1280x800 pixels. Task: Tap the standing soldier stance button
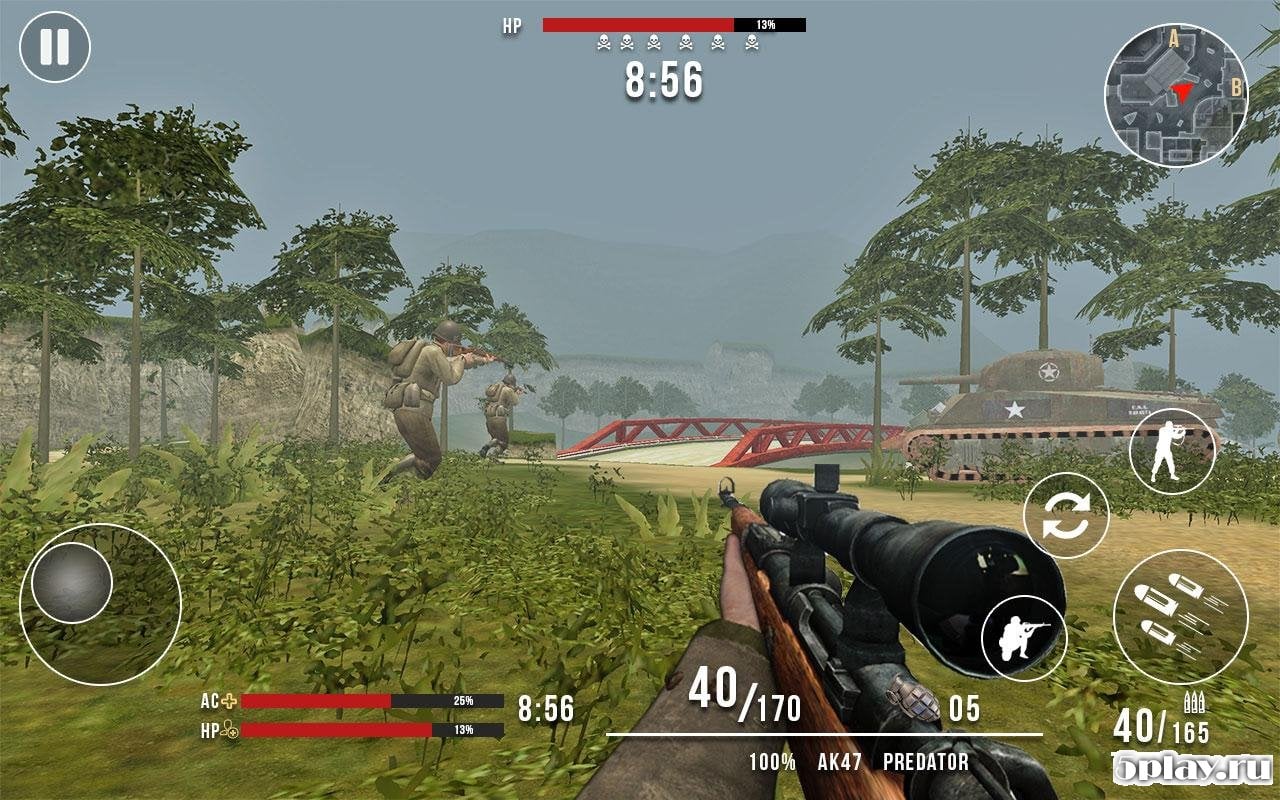1172,451
